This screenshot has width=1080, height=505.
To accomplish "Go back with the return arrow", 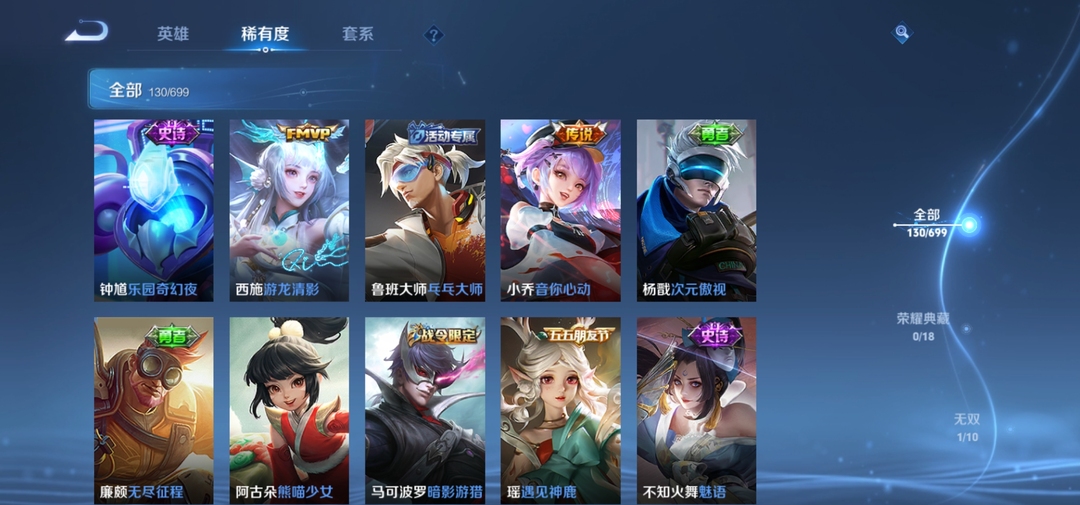I will tap(86, 32).
